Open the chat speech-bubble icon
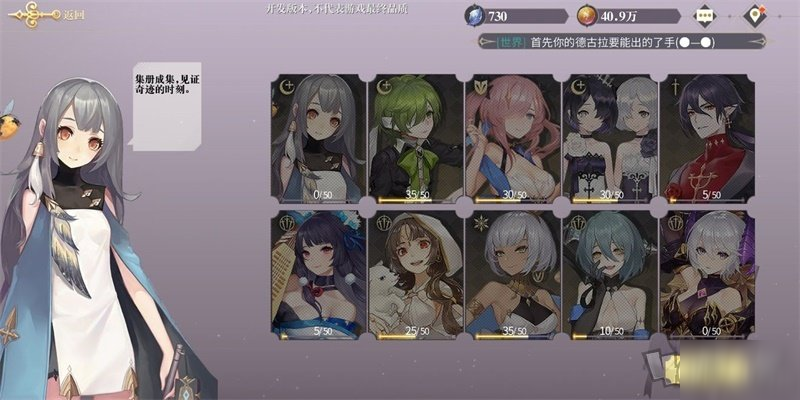The height and width of the screenshot is (400, 800). coord(707,16)
